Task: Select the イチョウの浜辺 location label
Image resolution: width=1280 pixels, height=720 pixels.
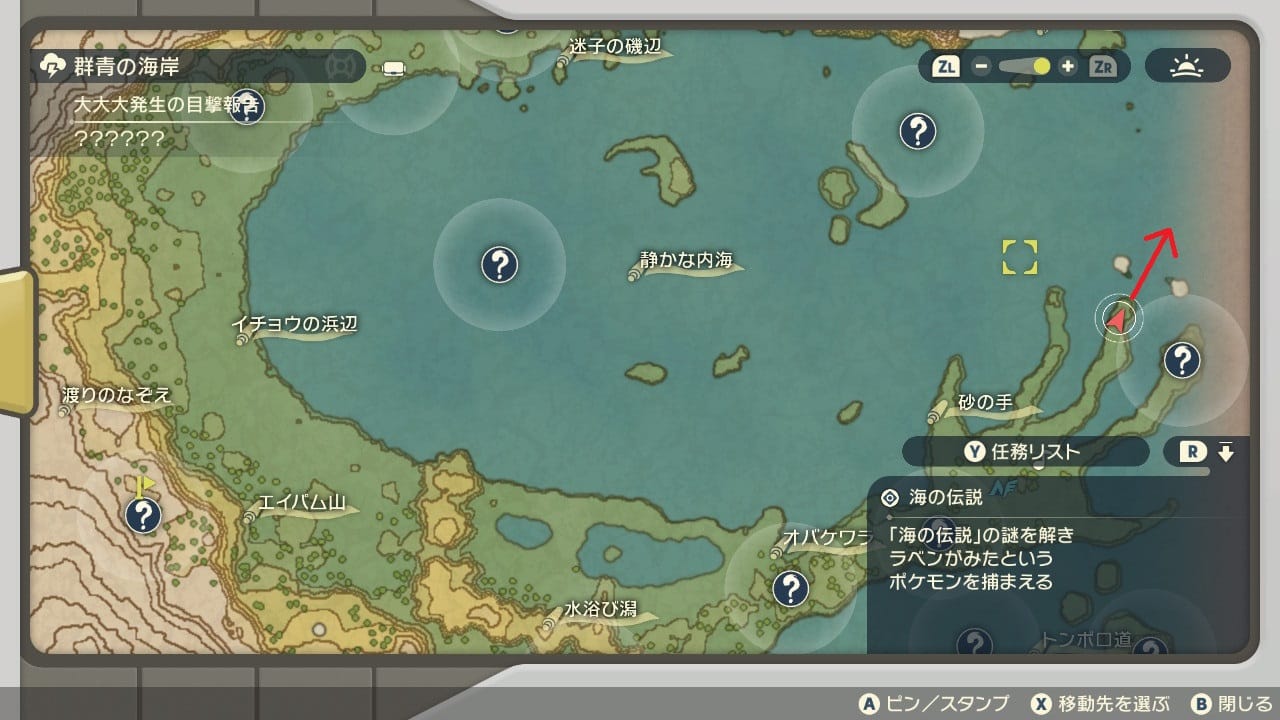Action: coord(294,325)
